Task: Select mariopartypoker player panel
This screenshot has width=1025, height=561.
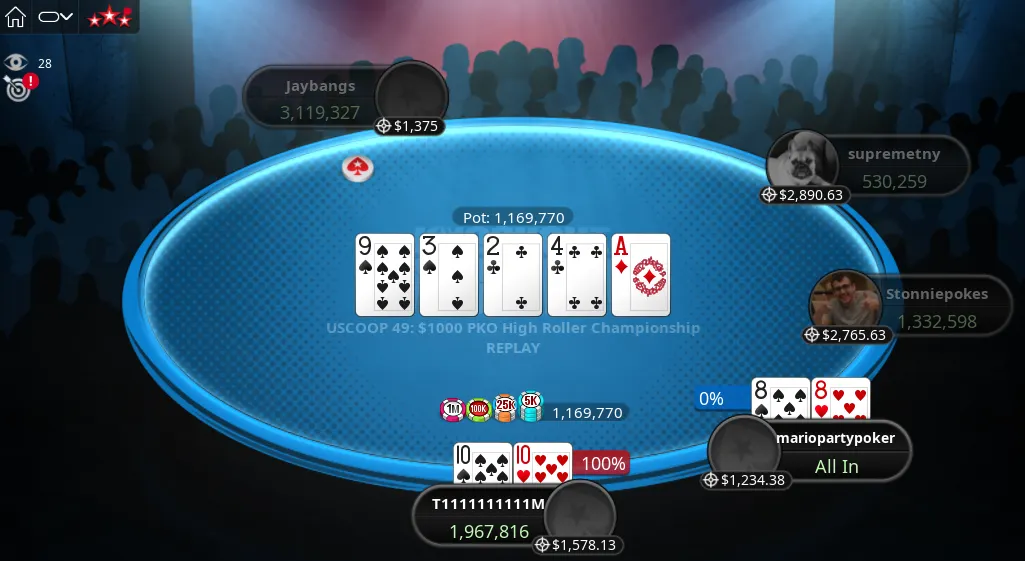Action: coord(836,451)
